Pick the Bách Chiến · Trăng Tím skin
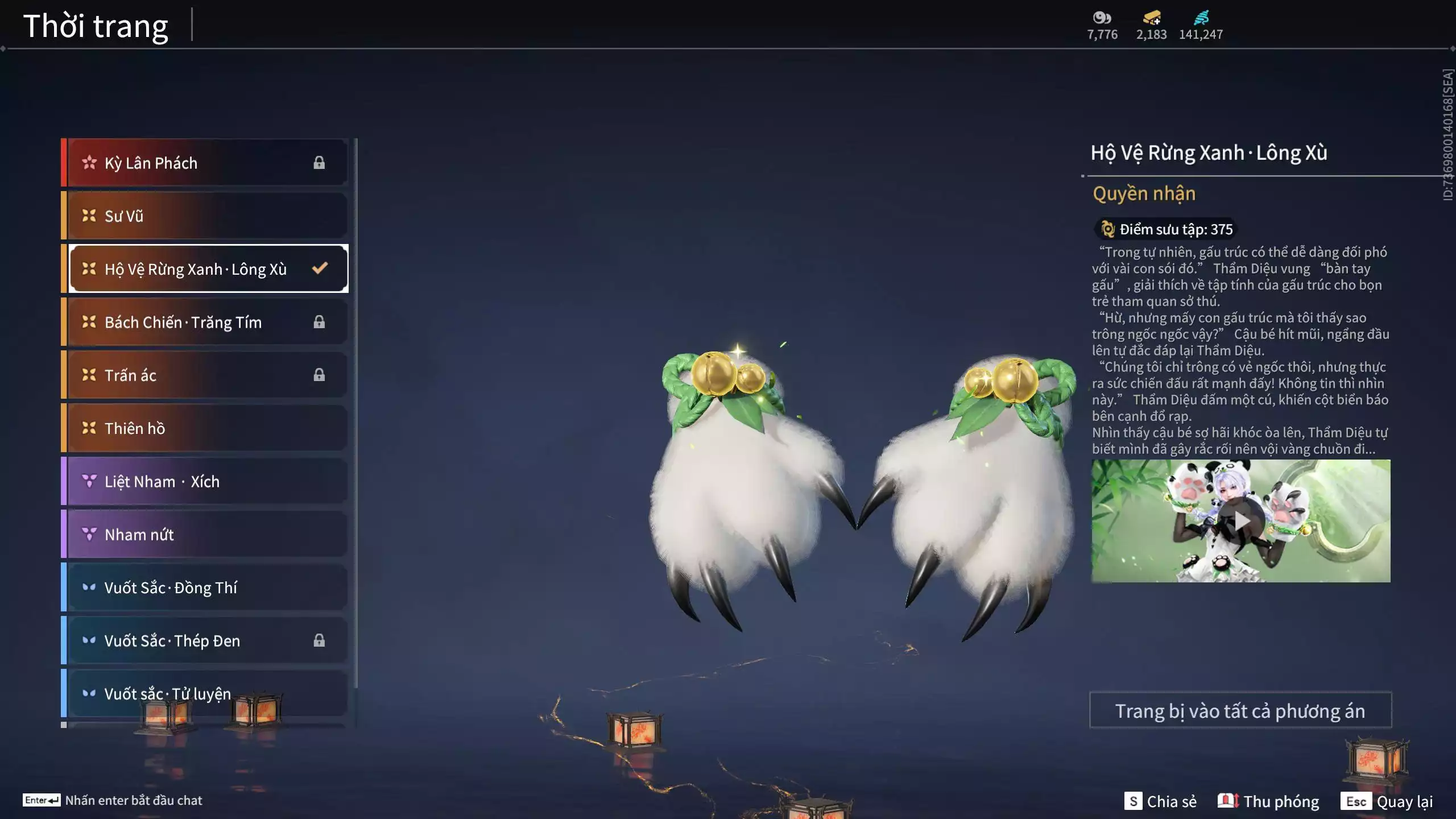This screenshot has height=819, width=1456. (206, 322)
